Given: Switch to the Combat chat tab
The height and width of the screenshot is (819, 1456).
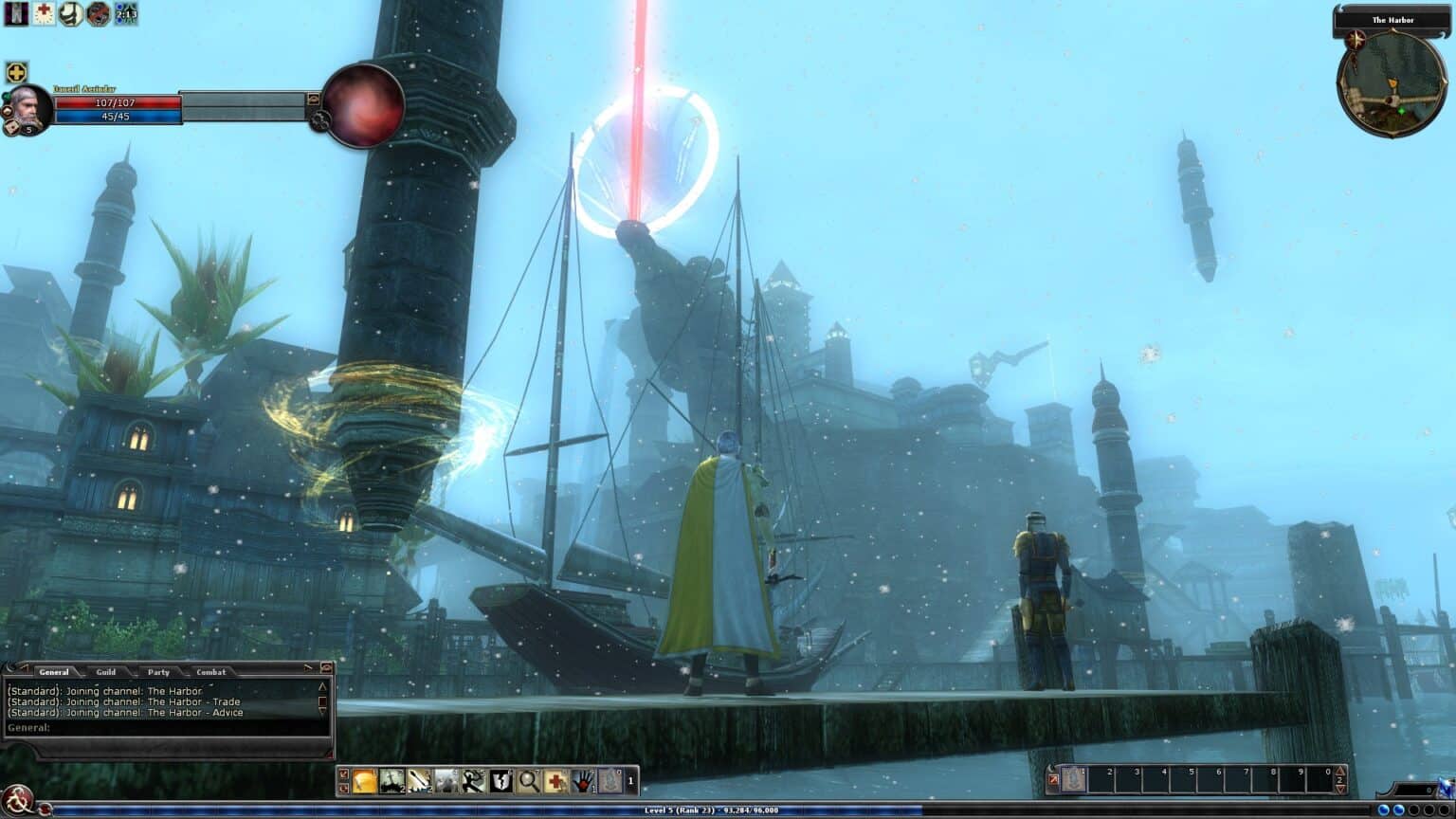Looking at the screenshot, I should tap(210, 672).
